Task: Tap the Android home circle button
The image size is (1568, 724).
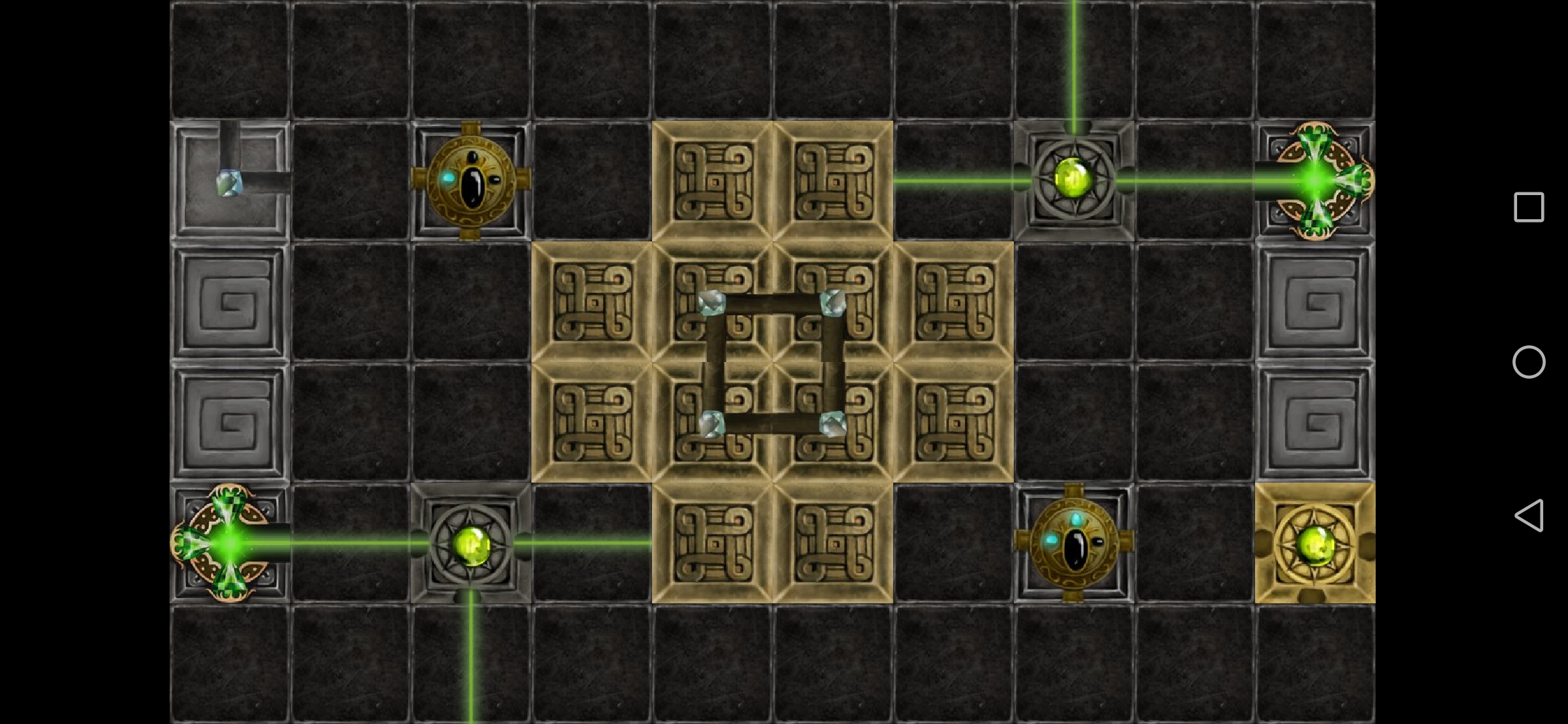Action: click(1529, 362)
